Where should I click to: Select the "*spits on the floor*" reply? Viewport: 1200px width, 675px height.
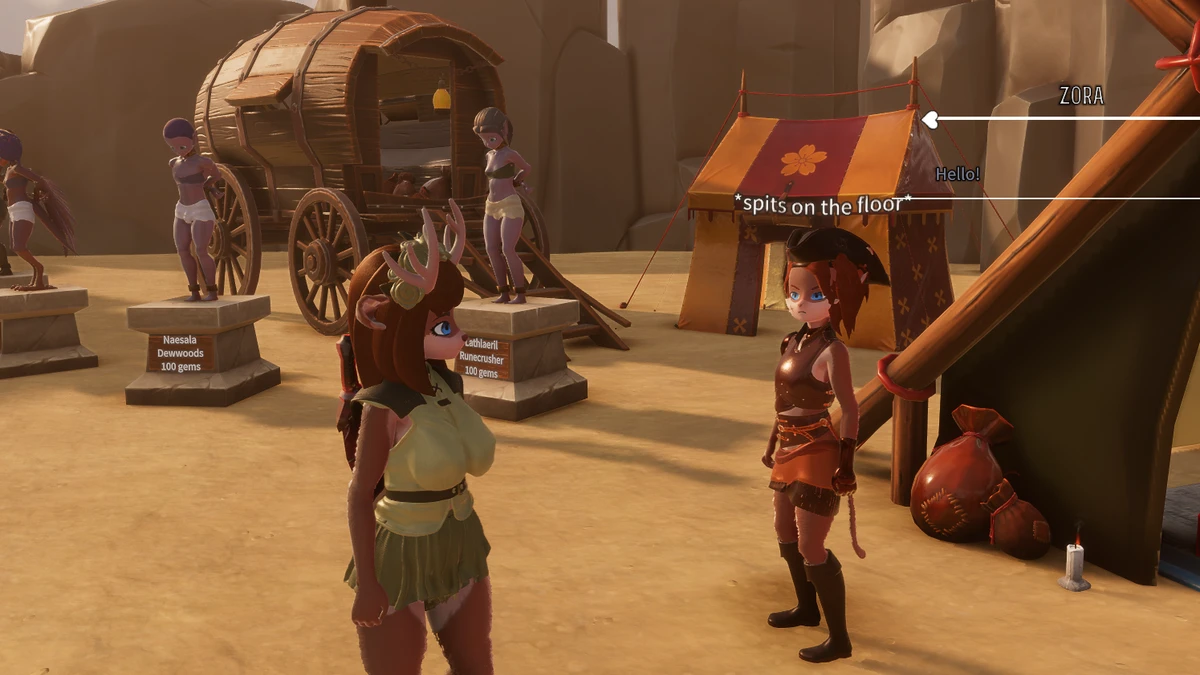click(x=823, y=206)
